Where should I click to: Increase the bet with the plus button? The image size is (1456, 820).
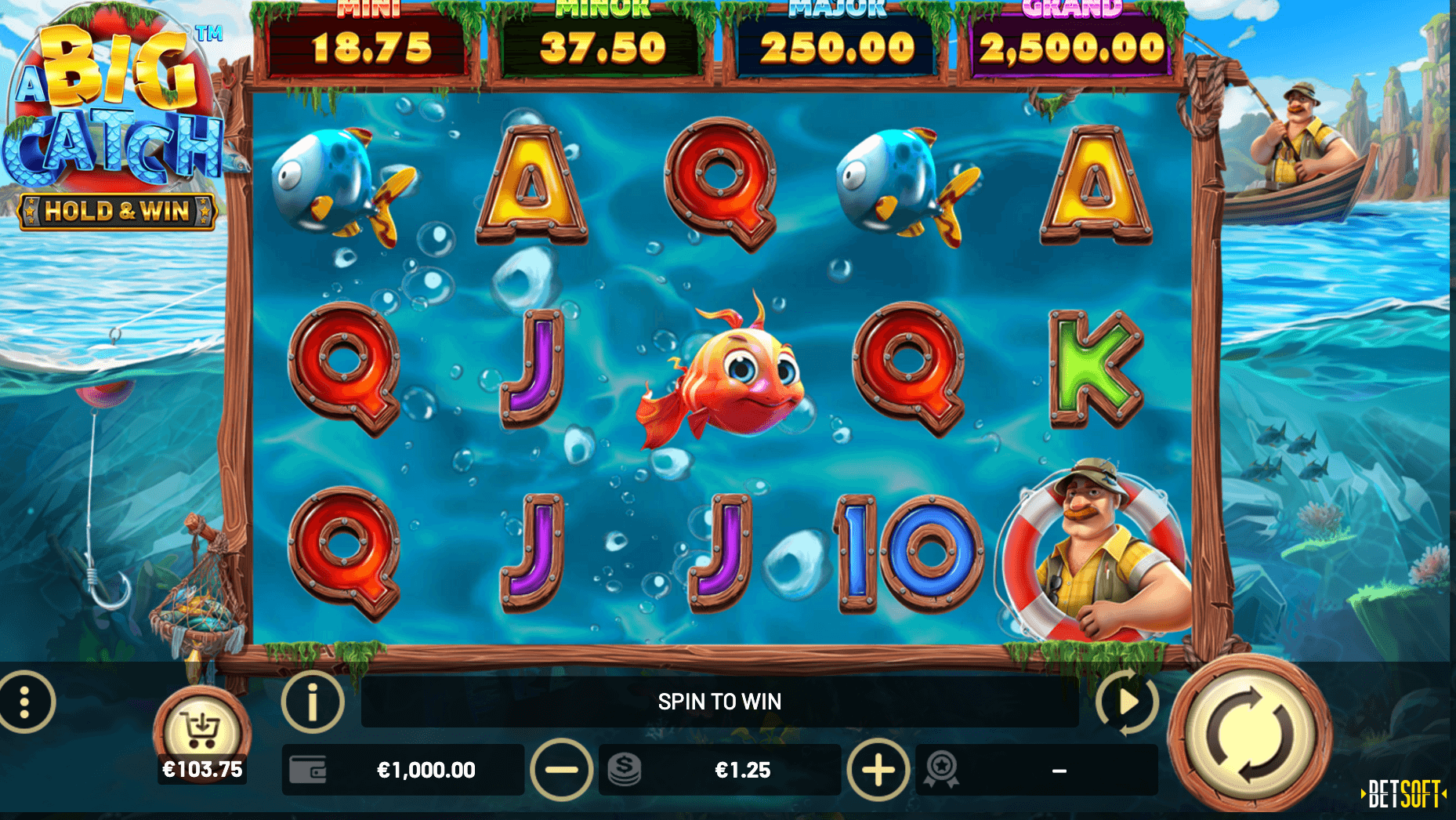pos(878,770)
